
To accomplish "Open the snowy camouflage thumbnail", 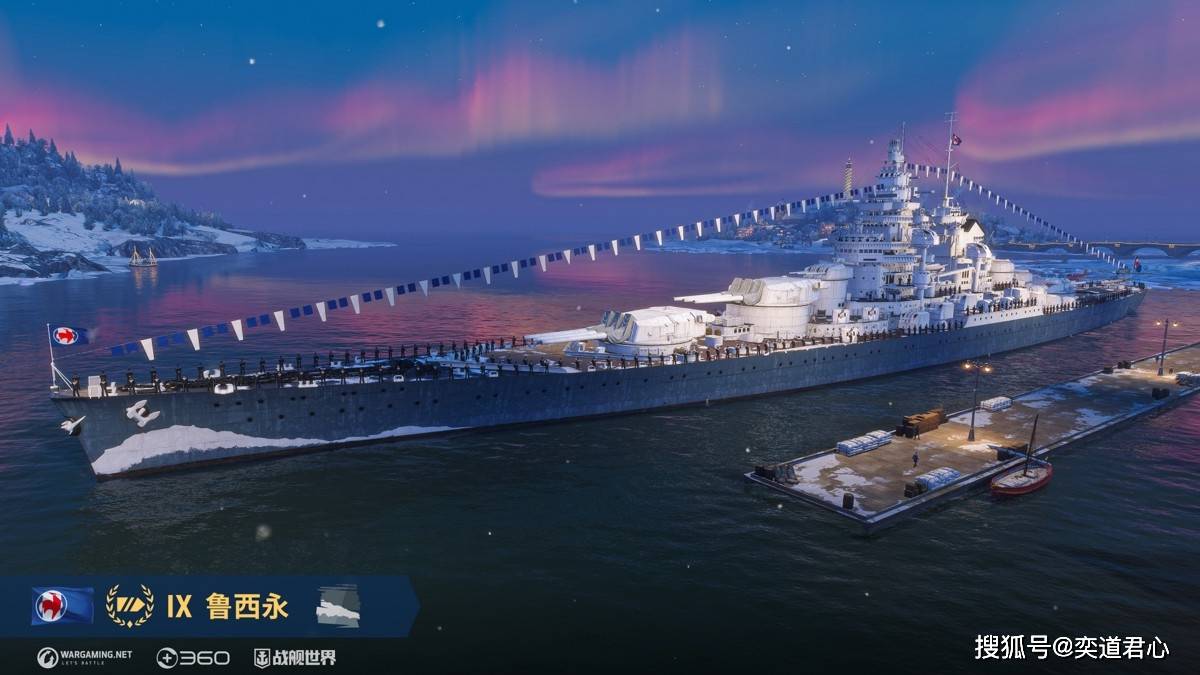I will [x=338, y=606].
